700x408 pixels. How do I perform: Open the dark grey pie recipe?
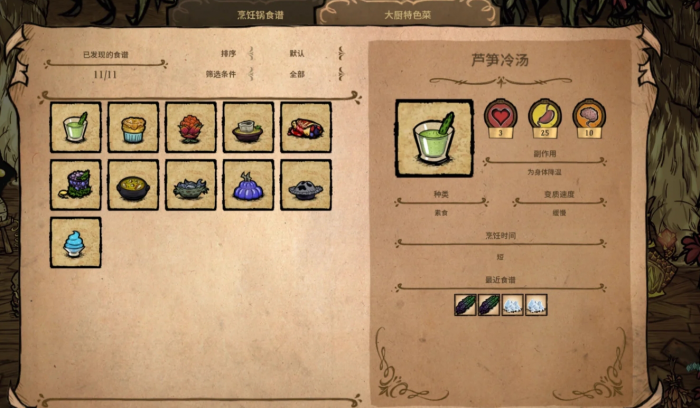(x=305, y=185)
